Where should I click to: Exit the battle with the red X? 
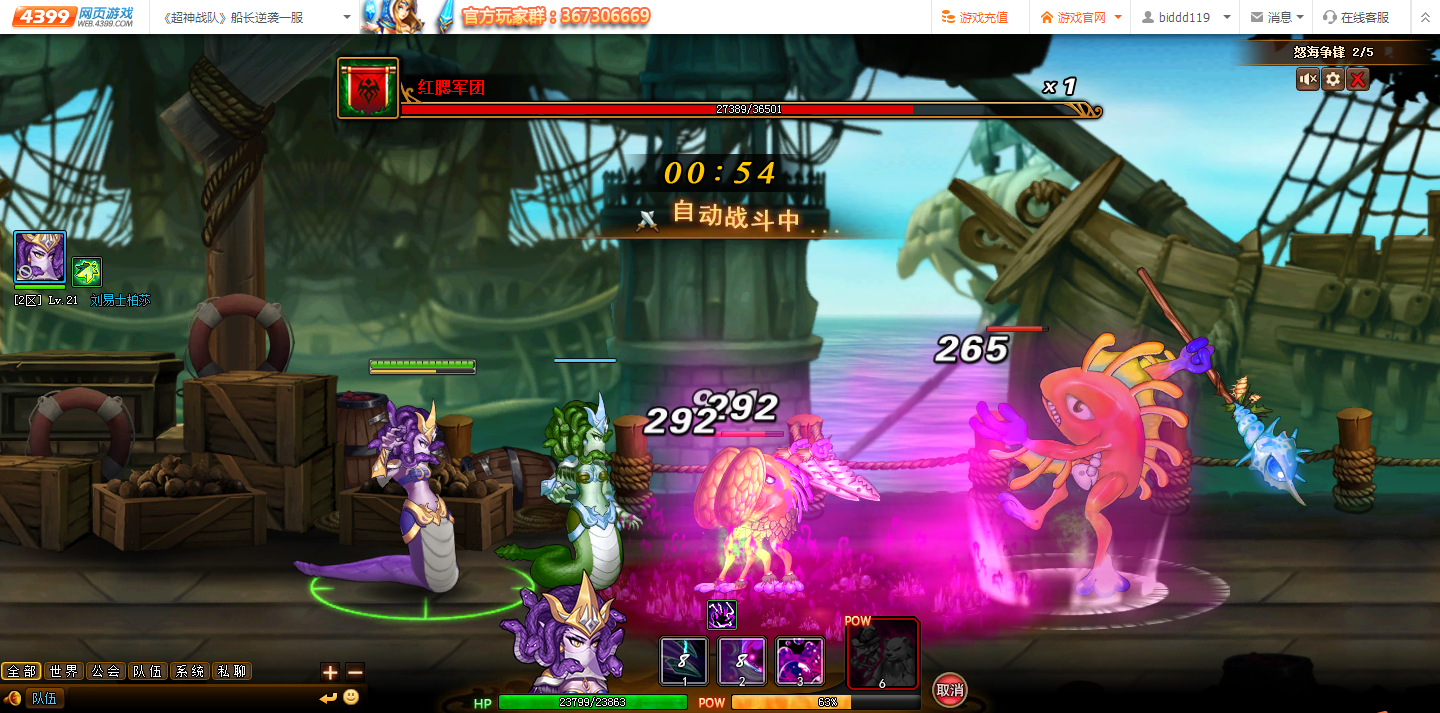pyautogui.click(x=1358, y=79)
